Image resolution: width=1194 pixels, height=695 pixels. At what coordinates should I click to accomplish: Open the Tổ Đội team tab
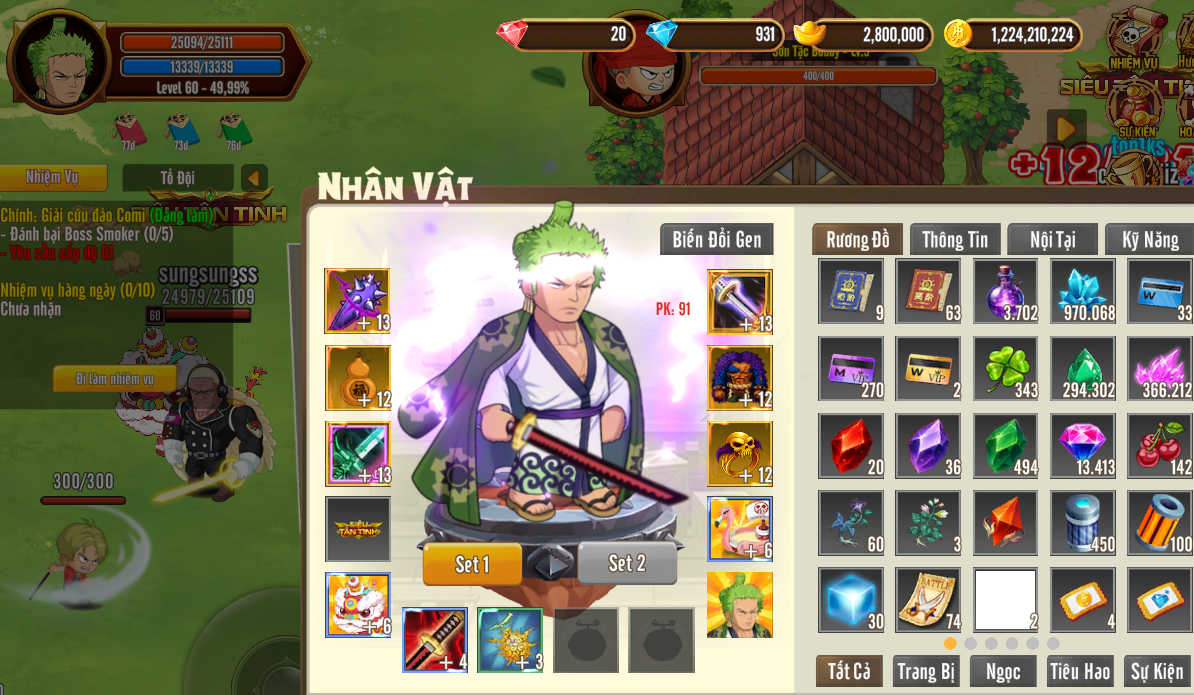(178, 178)
